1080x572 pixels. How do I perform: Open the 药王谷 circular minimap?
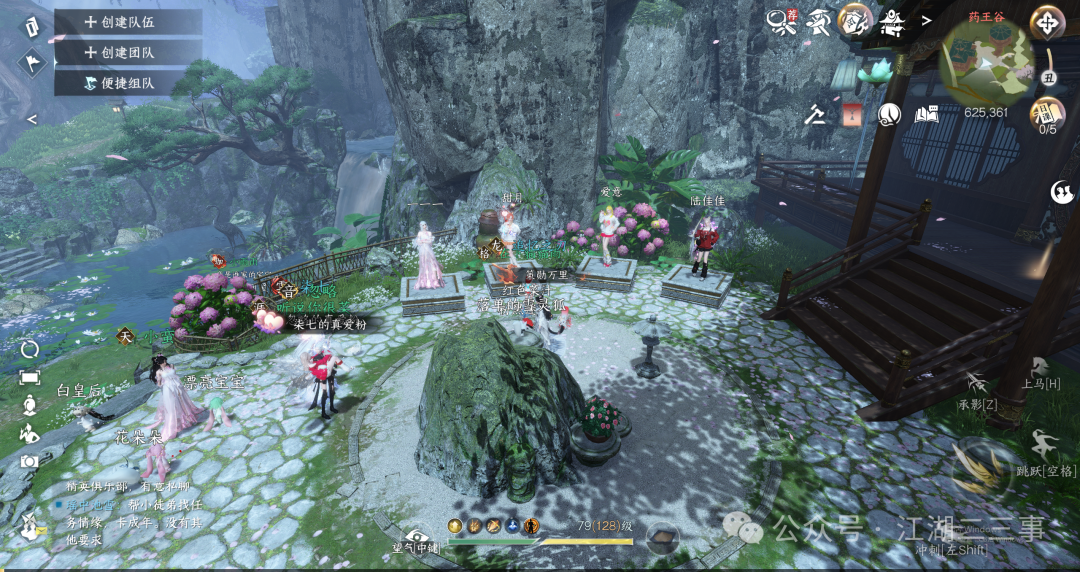[x=987, y=61]
